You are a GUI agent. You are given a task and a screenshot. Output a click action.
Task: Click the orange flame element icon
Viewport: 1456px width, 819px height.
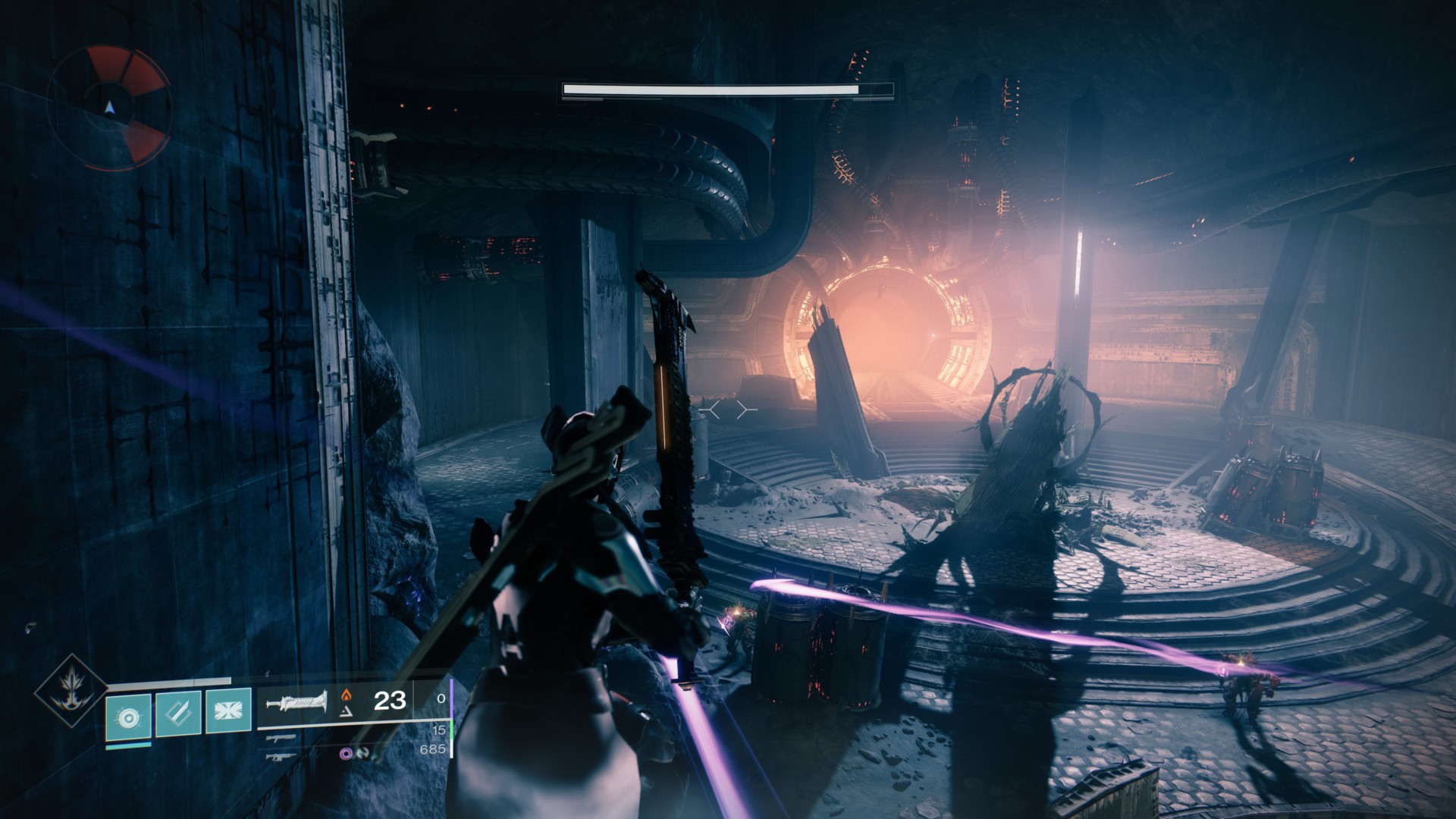pyautogui.click(x=347, y=693)
